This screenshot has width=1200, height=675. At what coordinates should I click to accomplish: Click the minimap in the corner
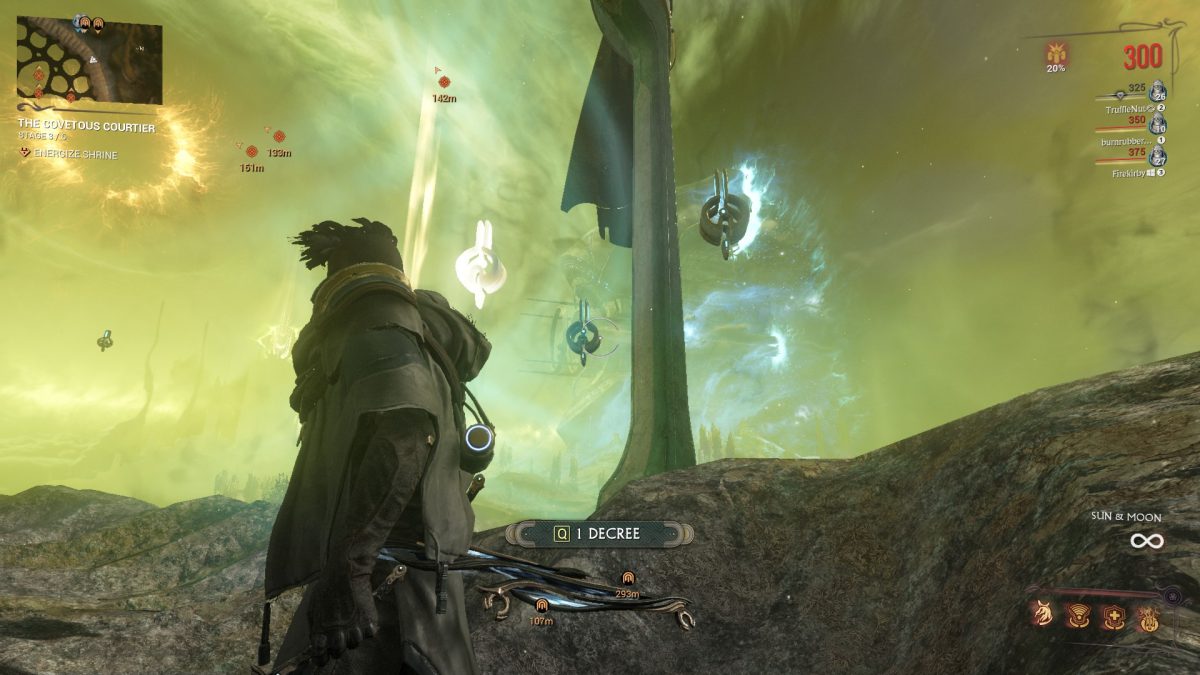89,62
